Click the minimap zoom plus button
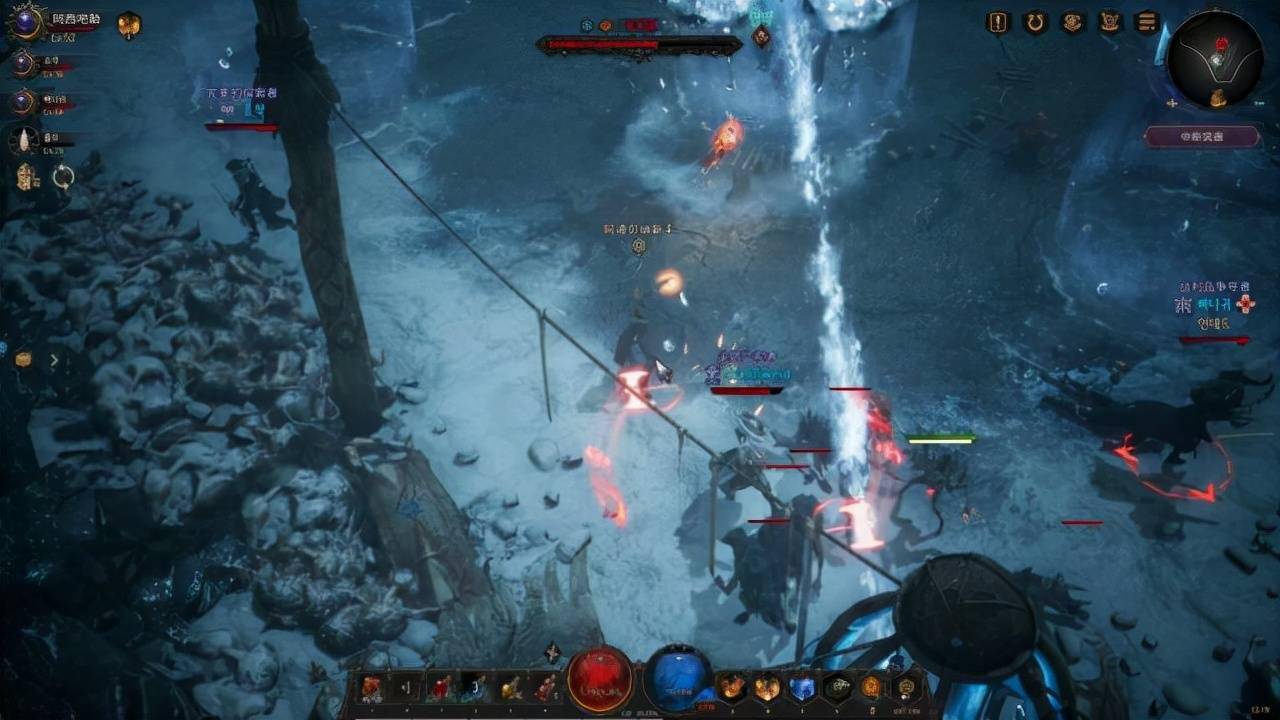This screenshot has width=1280, height=720. pos(1171,102)
